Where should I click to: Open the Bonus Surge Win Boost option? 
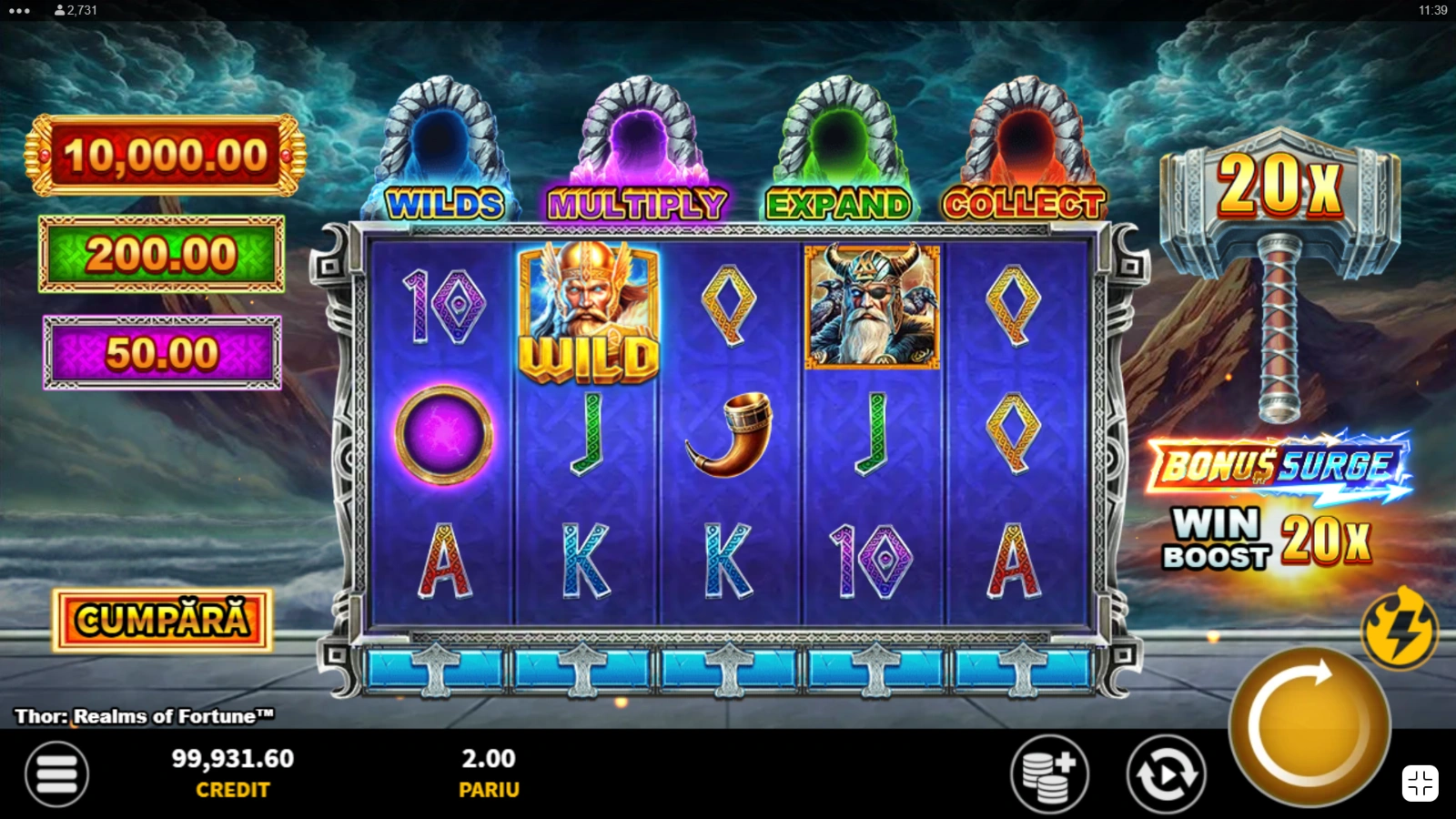[1279, 501]
